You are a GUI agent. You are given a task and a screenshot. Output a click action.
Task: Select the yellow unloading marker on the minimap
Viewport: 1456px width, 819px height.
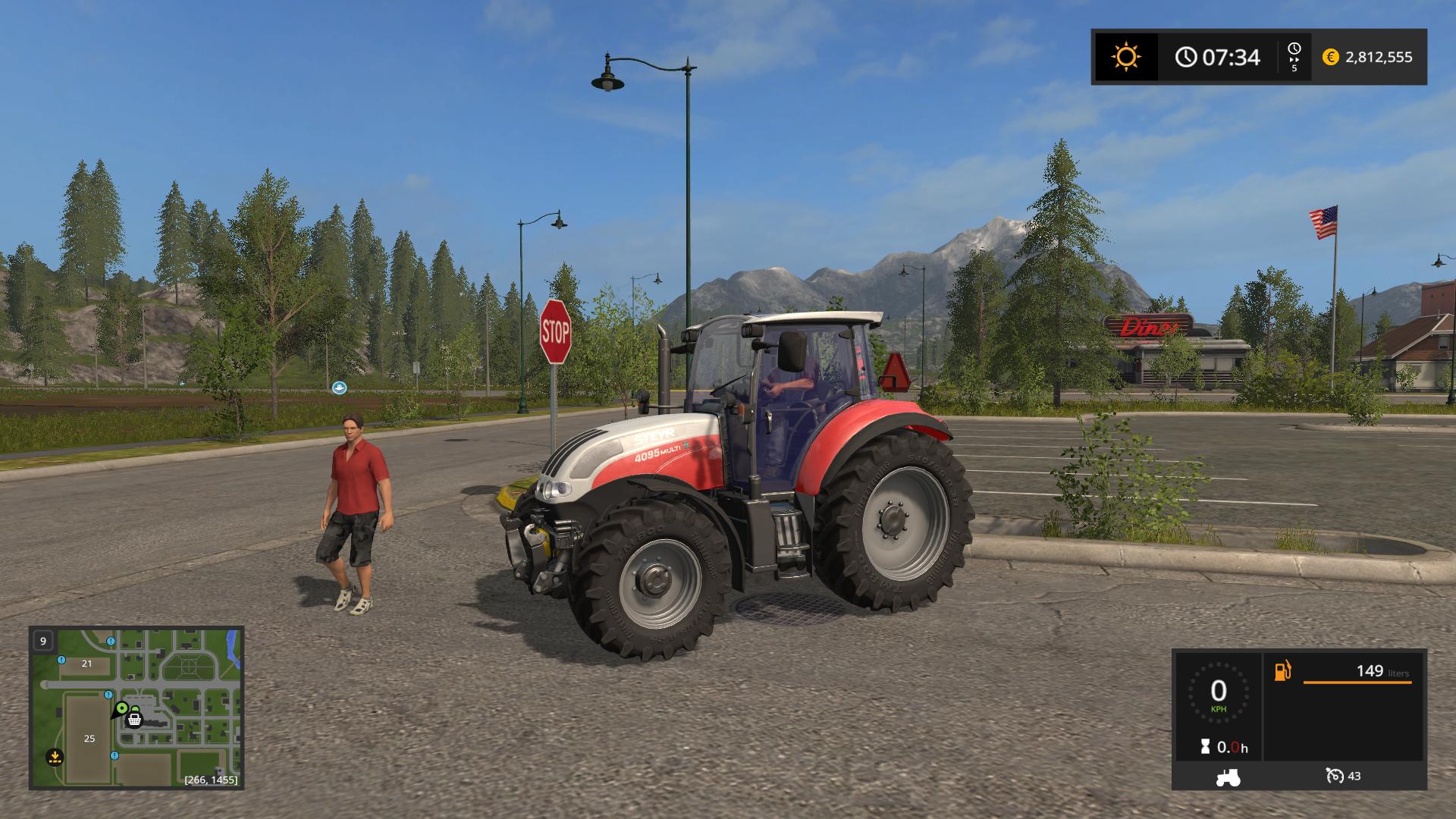(54, 755)
